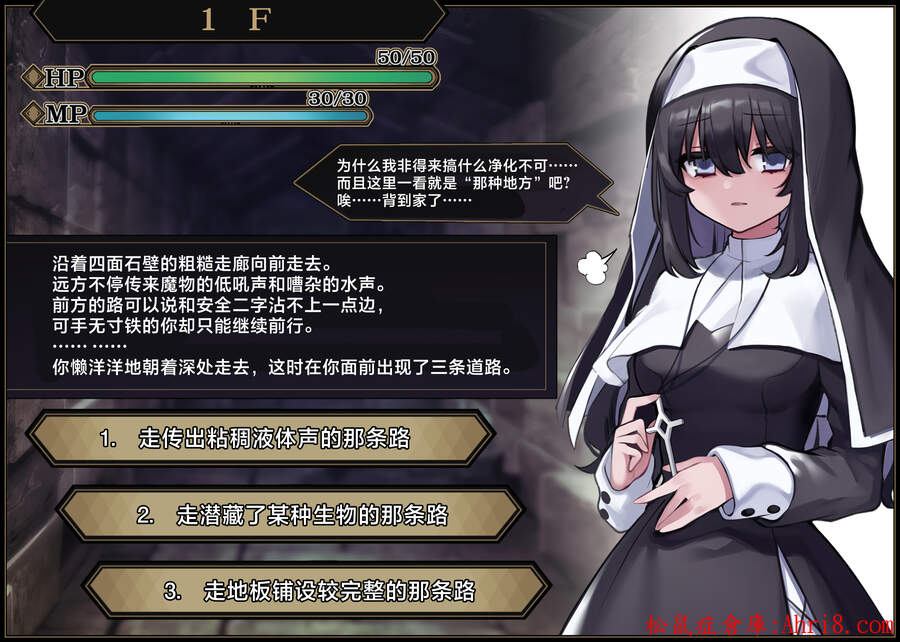Pick option 3: the path with intact flooring
The image size is (900, 642).
click(x=318, y=592)
